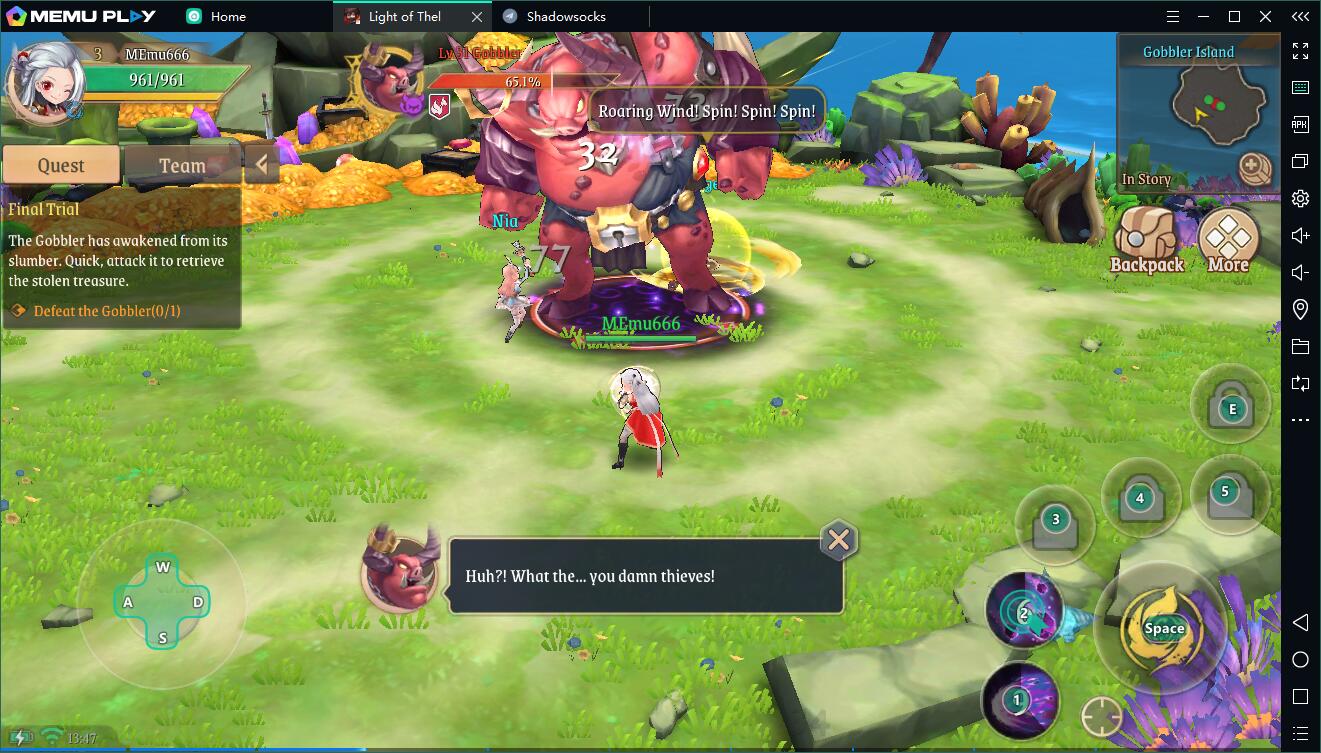Toggle the target lock crosshair button
The image size is (1321, 753).
(x=1101, y=716)
